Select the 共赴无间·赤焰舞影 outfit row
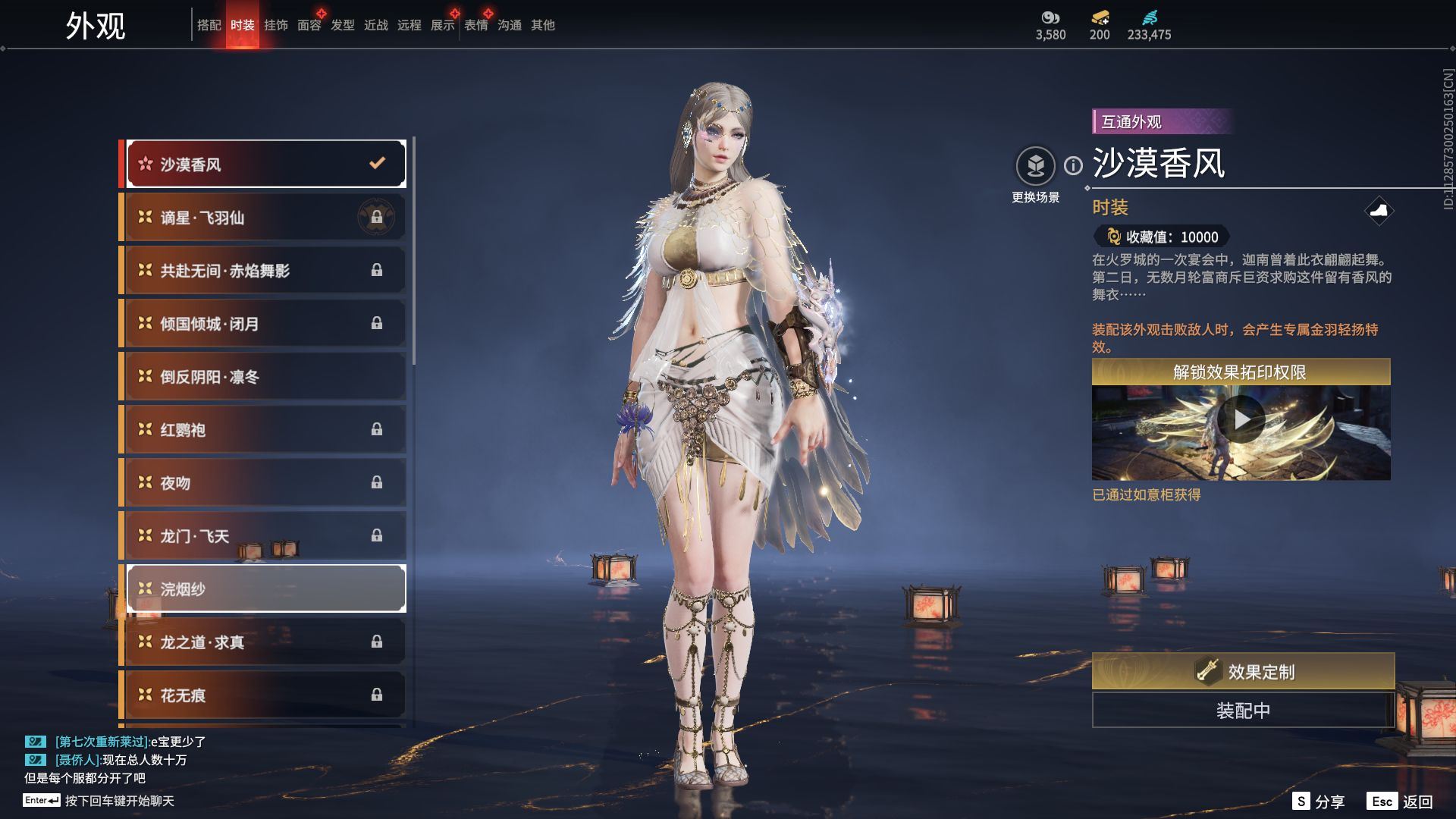The image size is (1456, 819). click(x=265, y=271)
